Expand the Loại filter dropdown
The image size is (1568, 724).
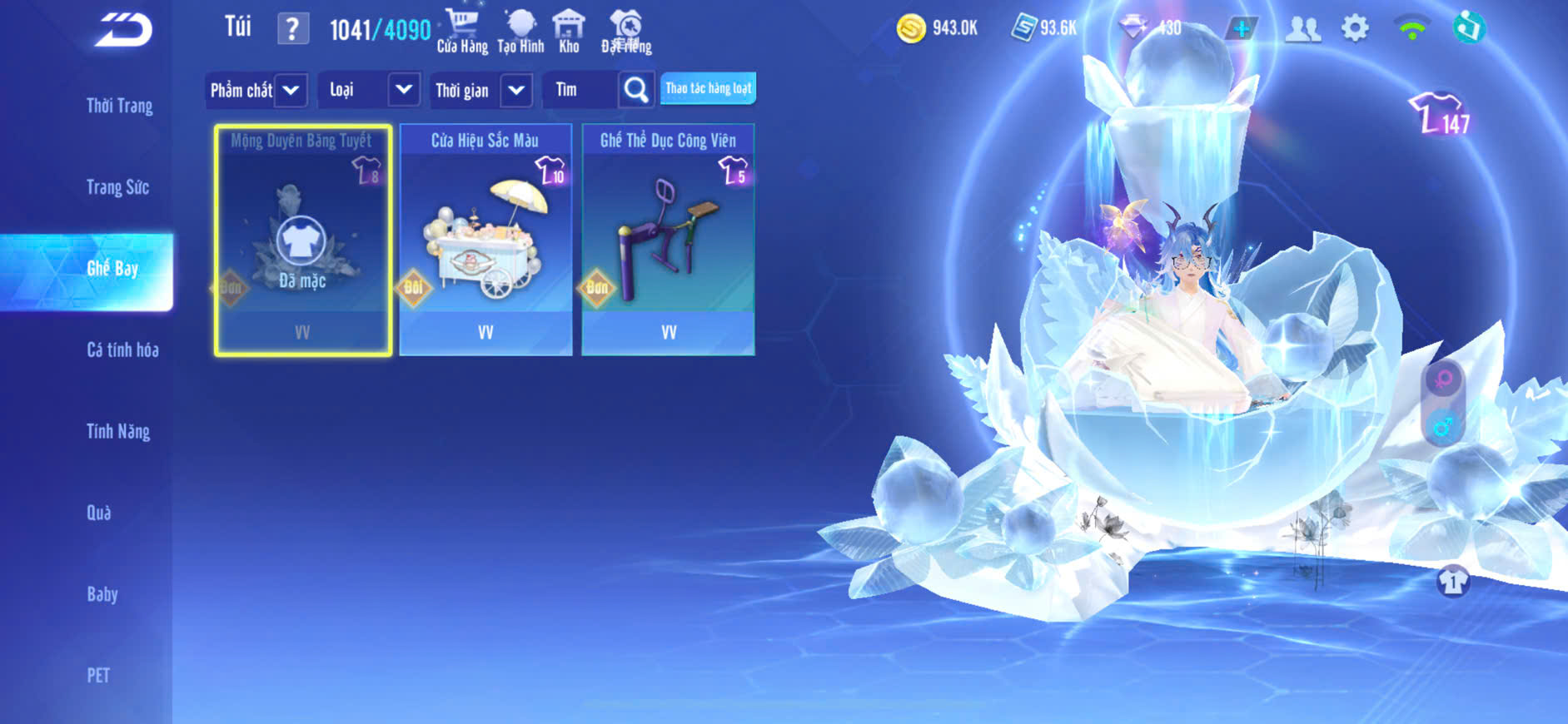(x=369, y=90)
